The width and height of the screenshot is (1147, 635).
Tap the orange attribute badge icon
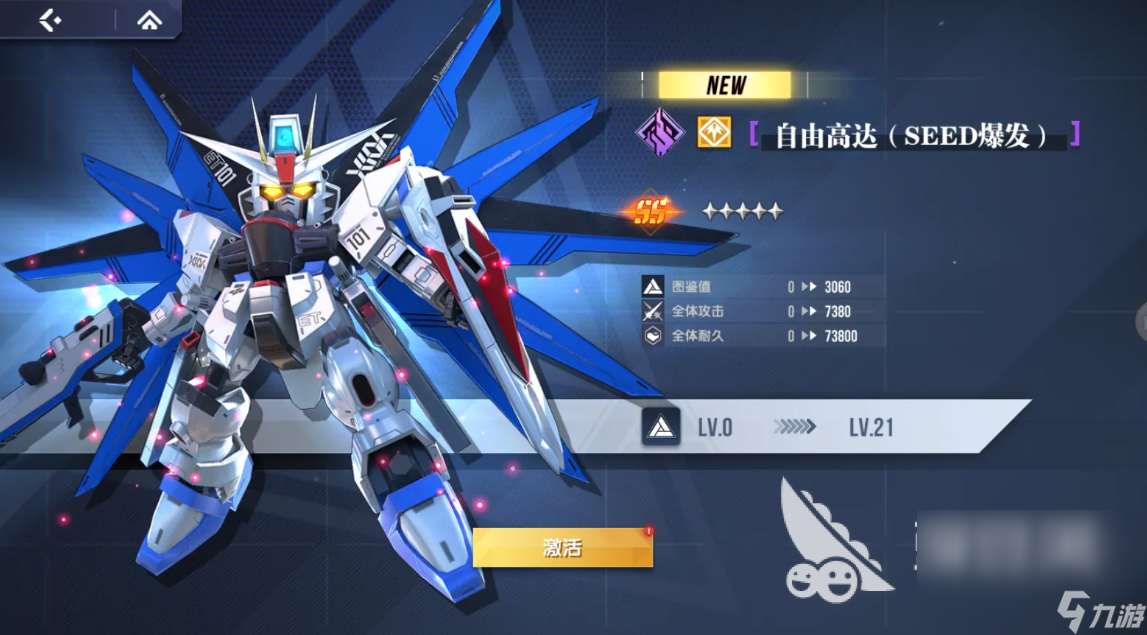(x=713, y=133)
